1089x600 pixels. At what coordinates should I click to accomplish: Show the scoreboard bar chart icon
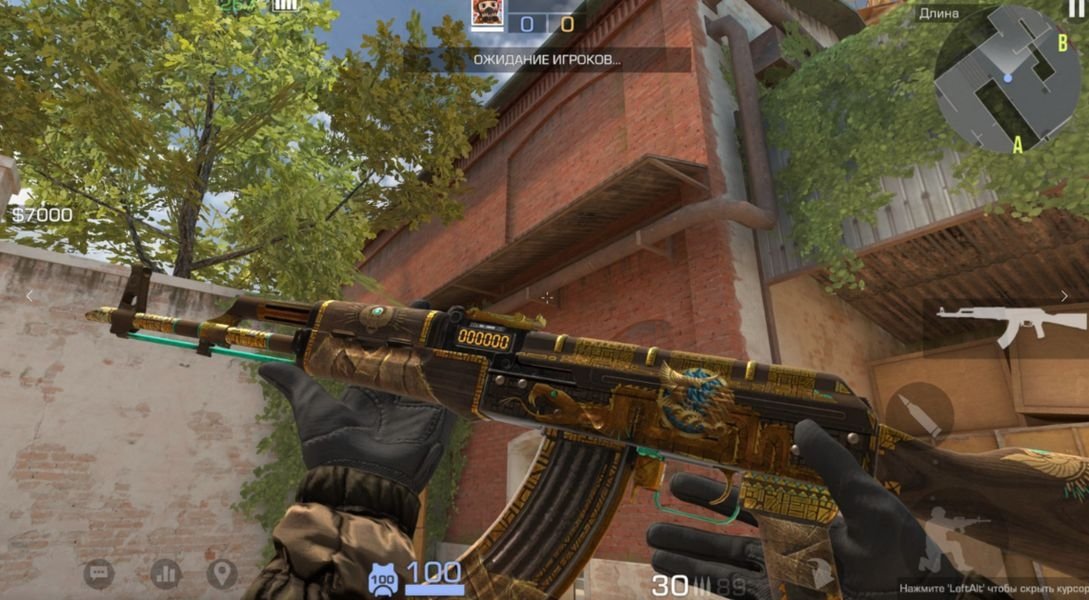pos(165,573)
